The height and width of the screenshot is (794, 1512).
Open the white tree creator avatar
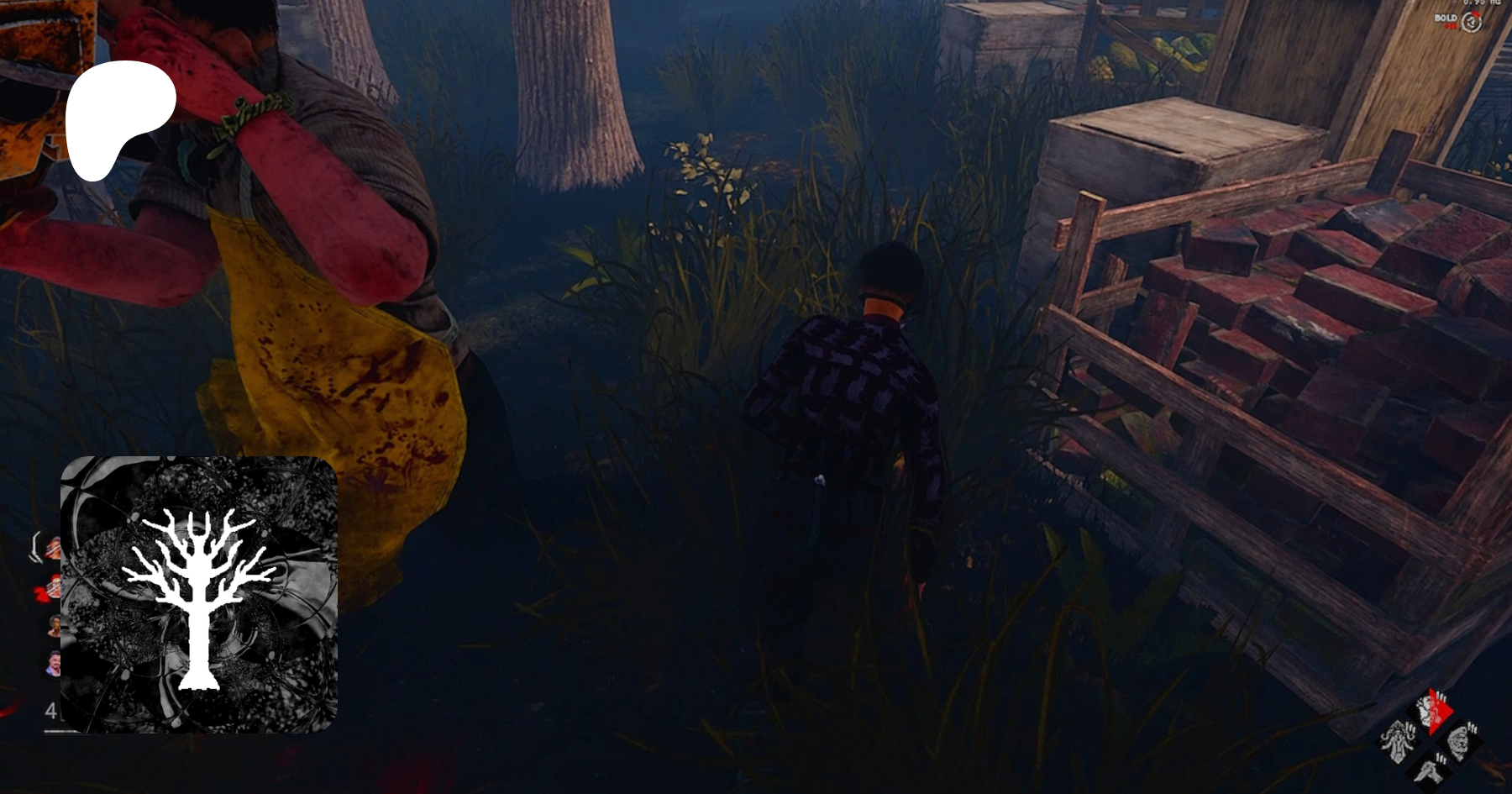pos(199,595)
